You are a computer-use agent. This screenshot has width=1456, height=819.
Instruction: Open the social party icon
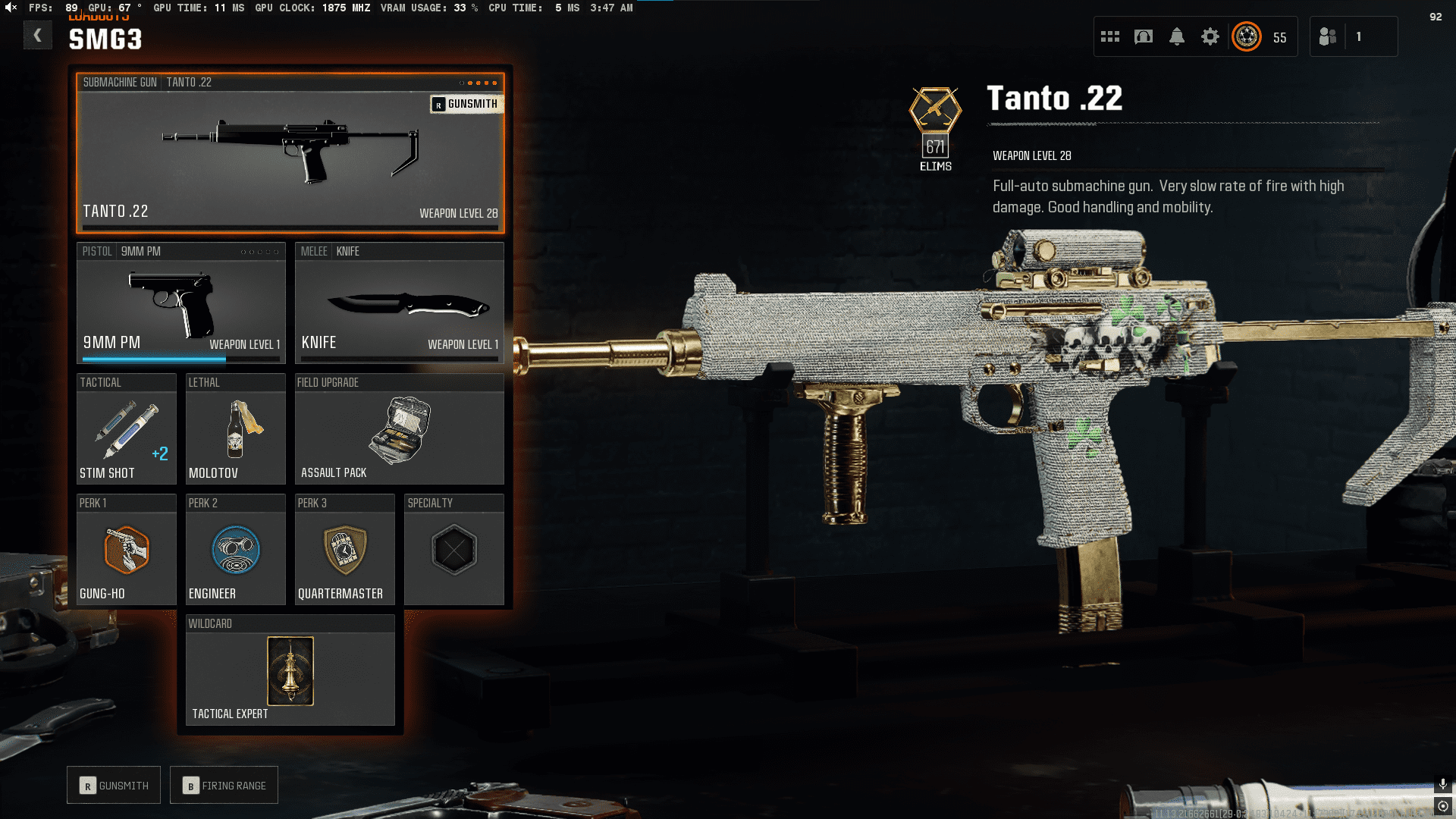(x=1328, y=36)
